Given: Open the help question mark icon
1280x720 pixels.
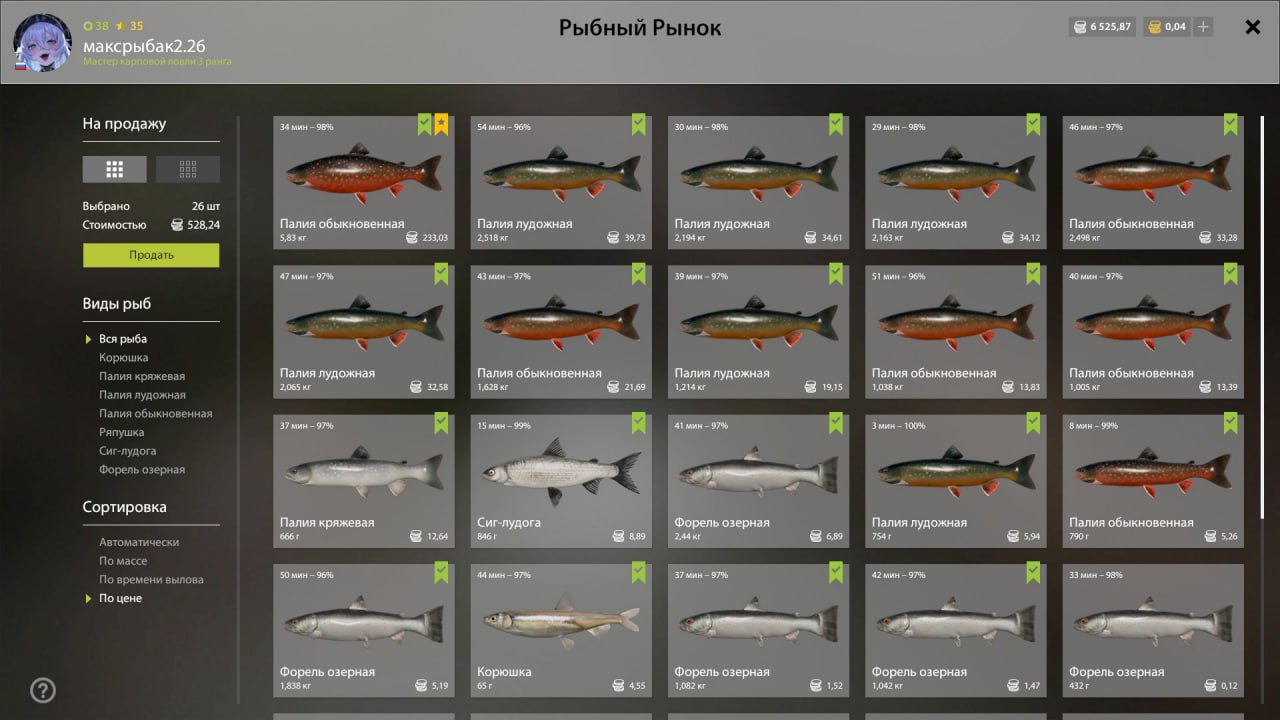Looking at the screenshot, I should click(43, 690).
